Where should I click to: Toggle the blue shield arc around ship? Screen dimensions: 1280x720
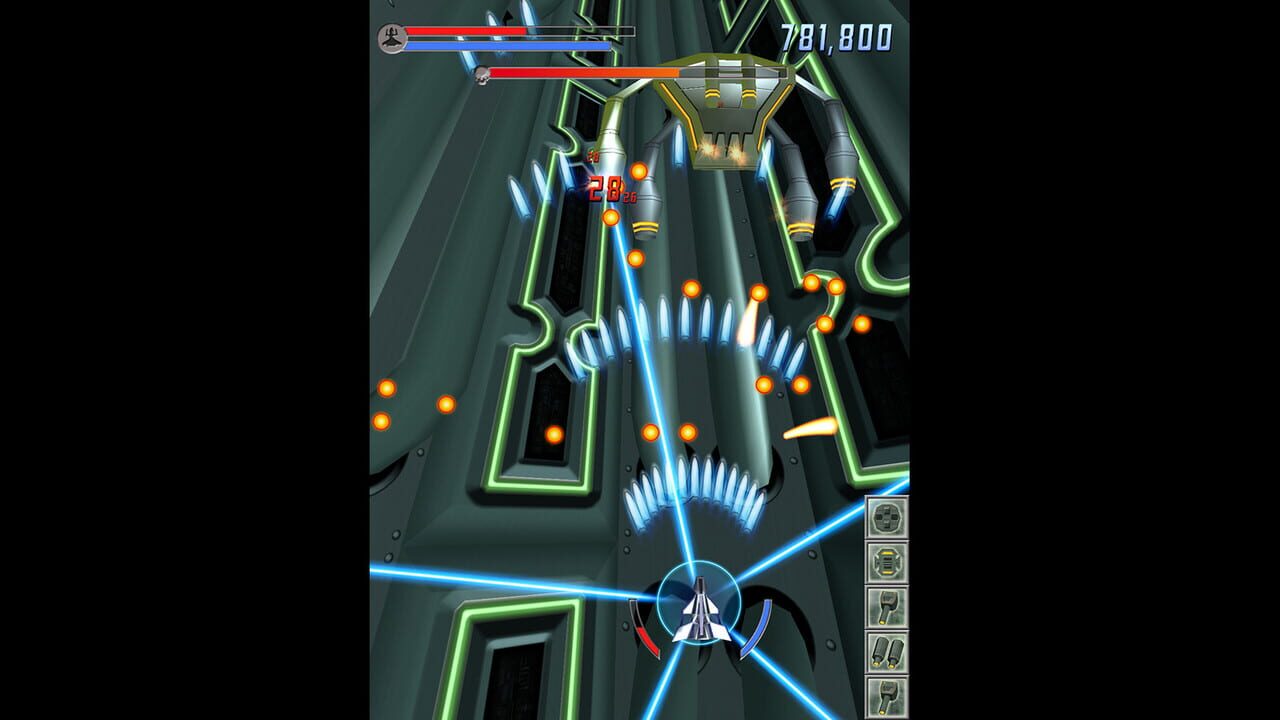757,626
